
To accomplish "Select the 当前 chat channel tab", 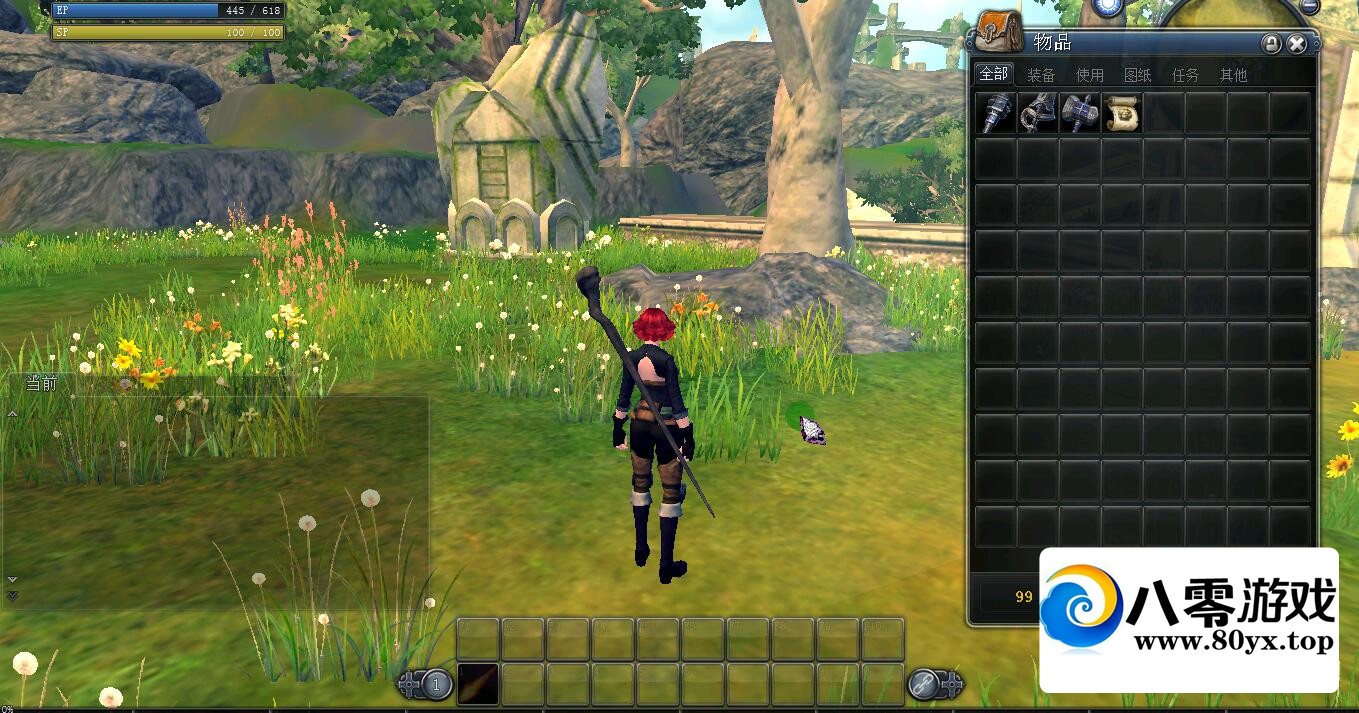I will tap(42, 383).
